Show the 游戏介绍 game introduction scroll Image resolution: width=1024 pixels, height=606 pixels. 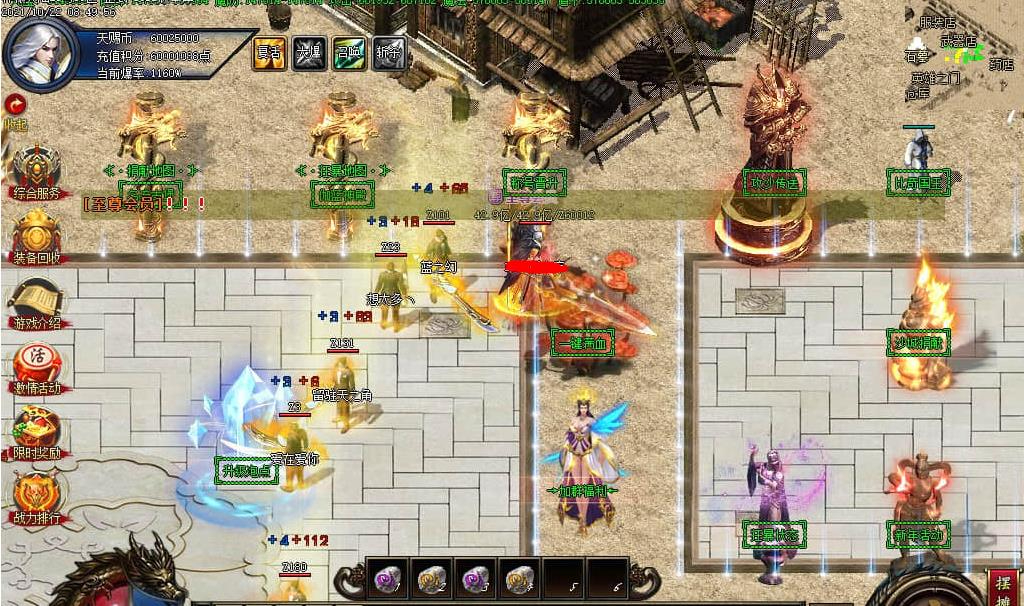[36, 304]
